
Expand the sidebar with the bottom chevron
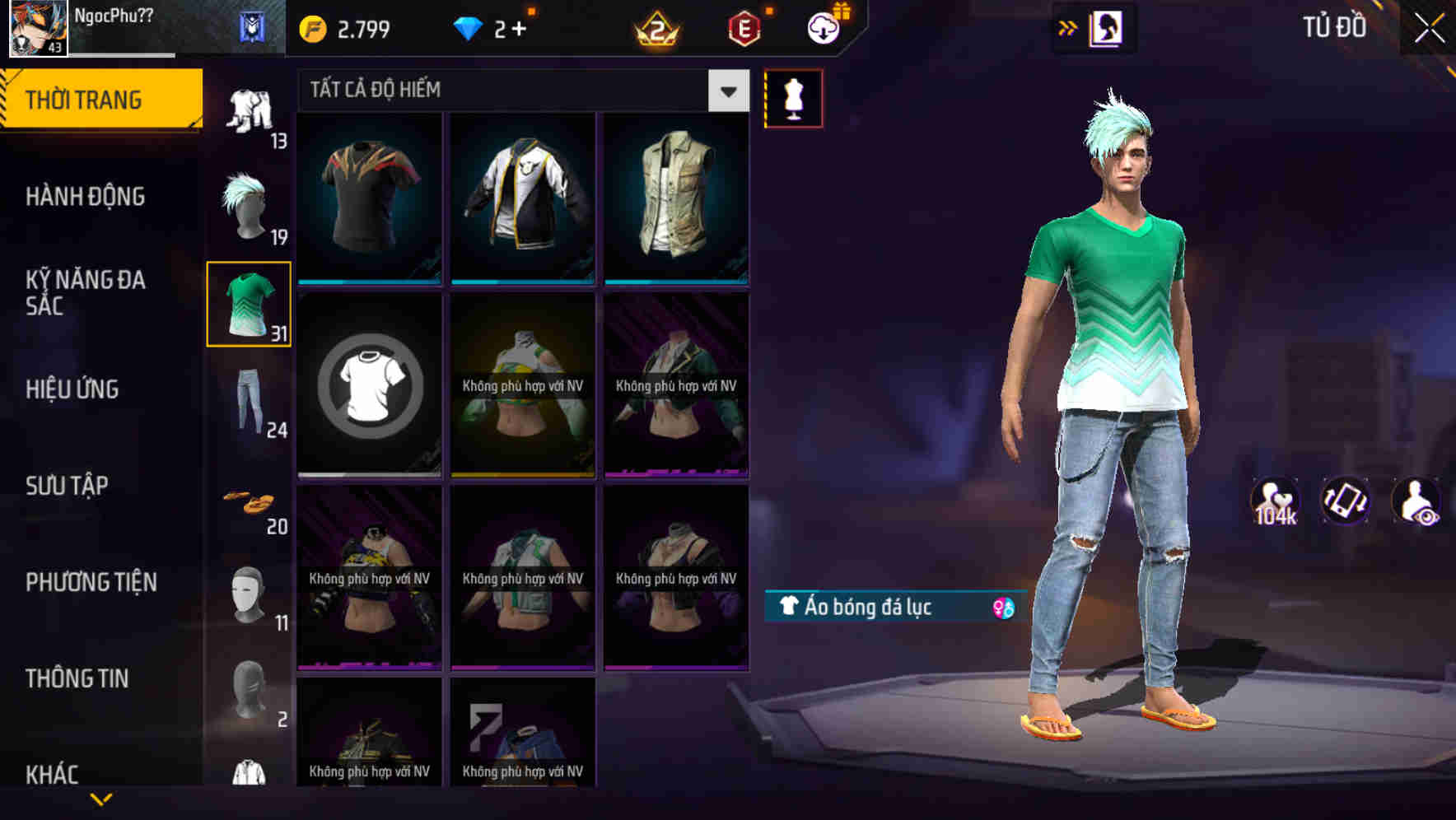pos(102,799)
